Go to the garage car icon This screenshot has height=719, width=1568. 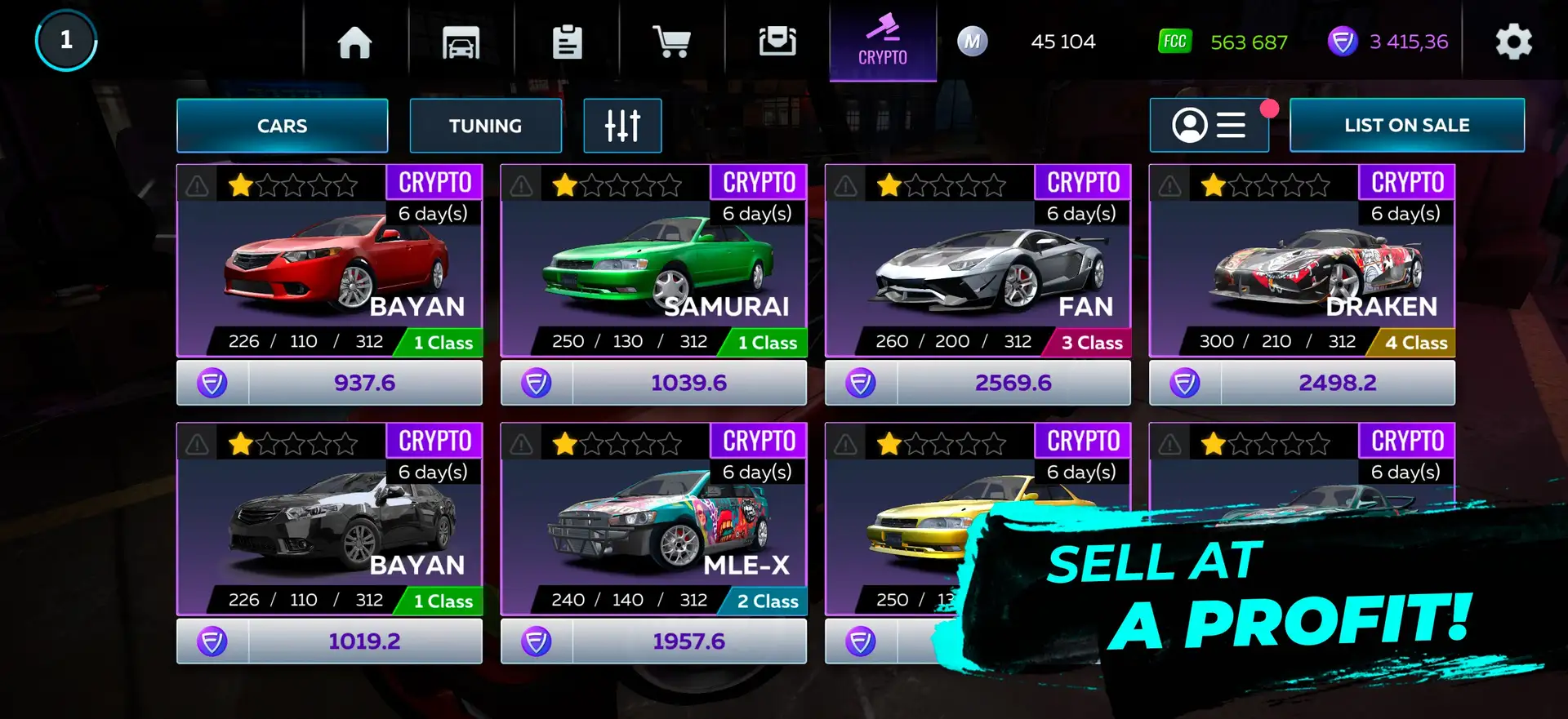pos(461,42)
